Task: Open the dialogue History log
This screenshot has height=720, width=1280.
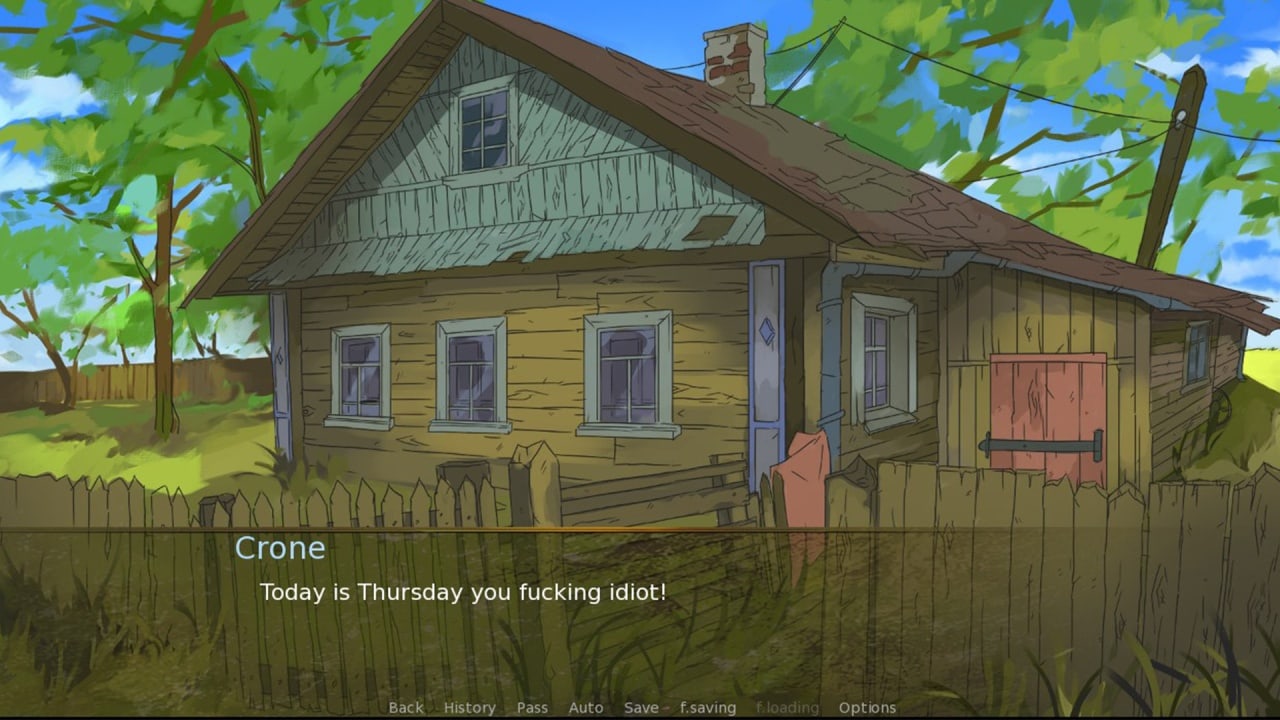Action: tap(469, 708)
